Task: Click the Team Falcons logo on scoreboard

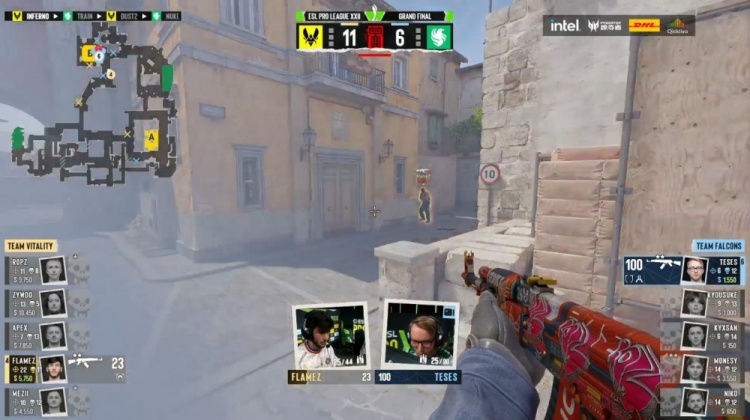Action: click(x=439, y=37)
